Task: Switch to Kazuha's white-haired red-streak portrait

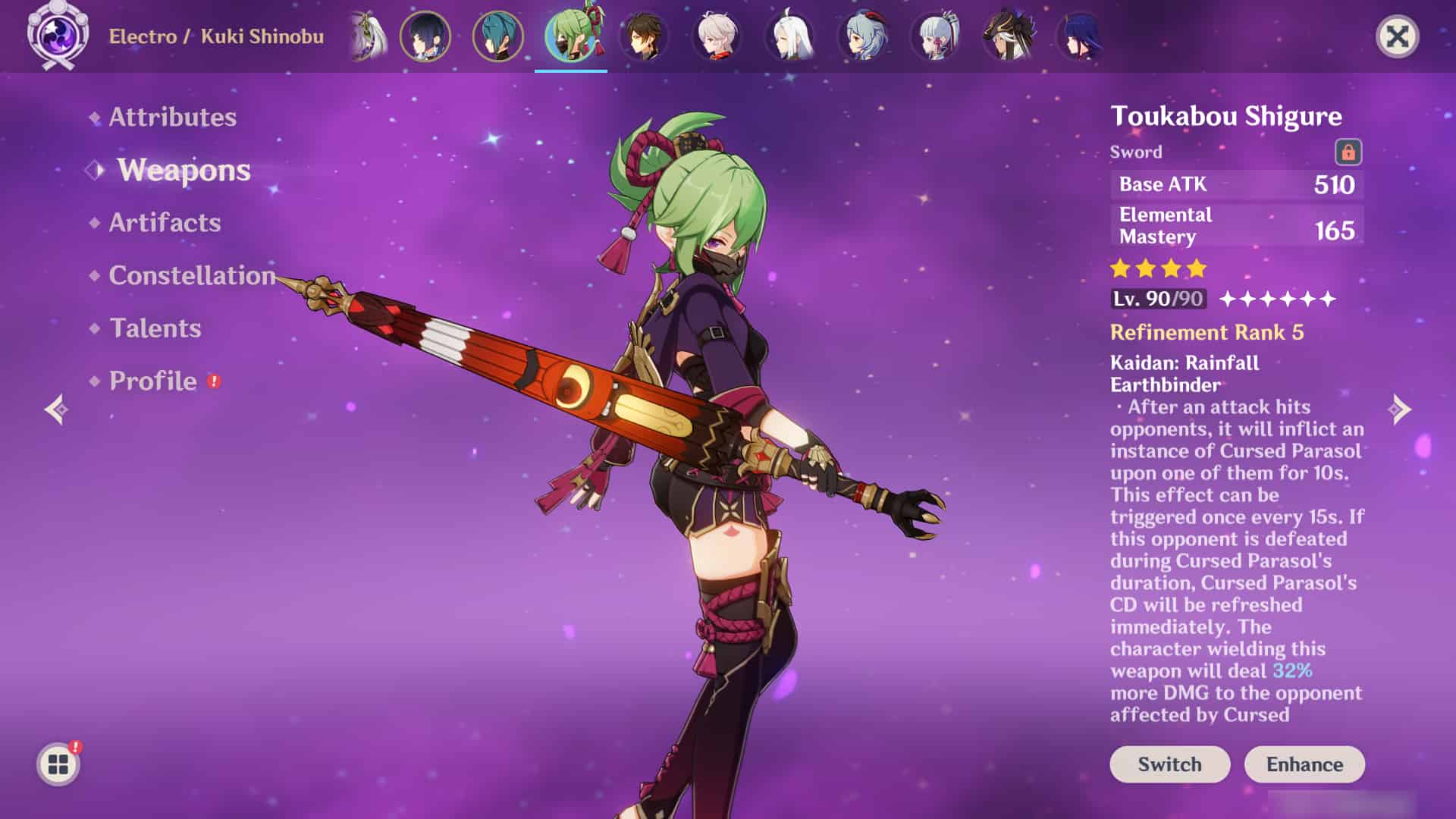Action: [x=717, y=36]
